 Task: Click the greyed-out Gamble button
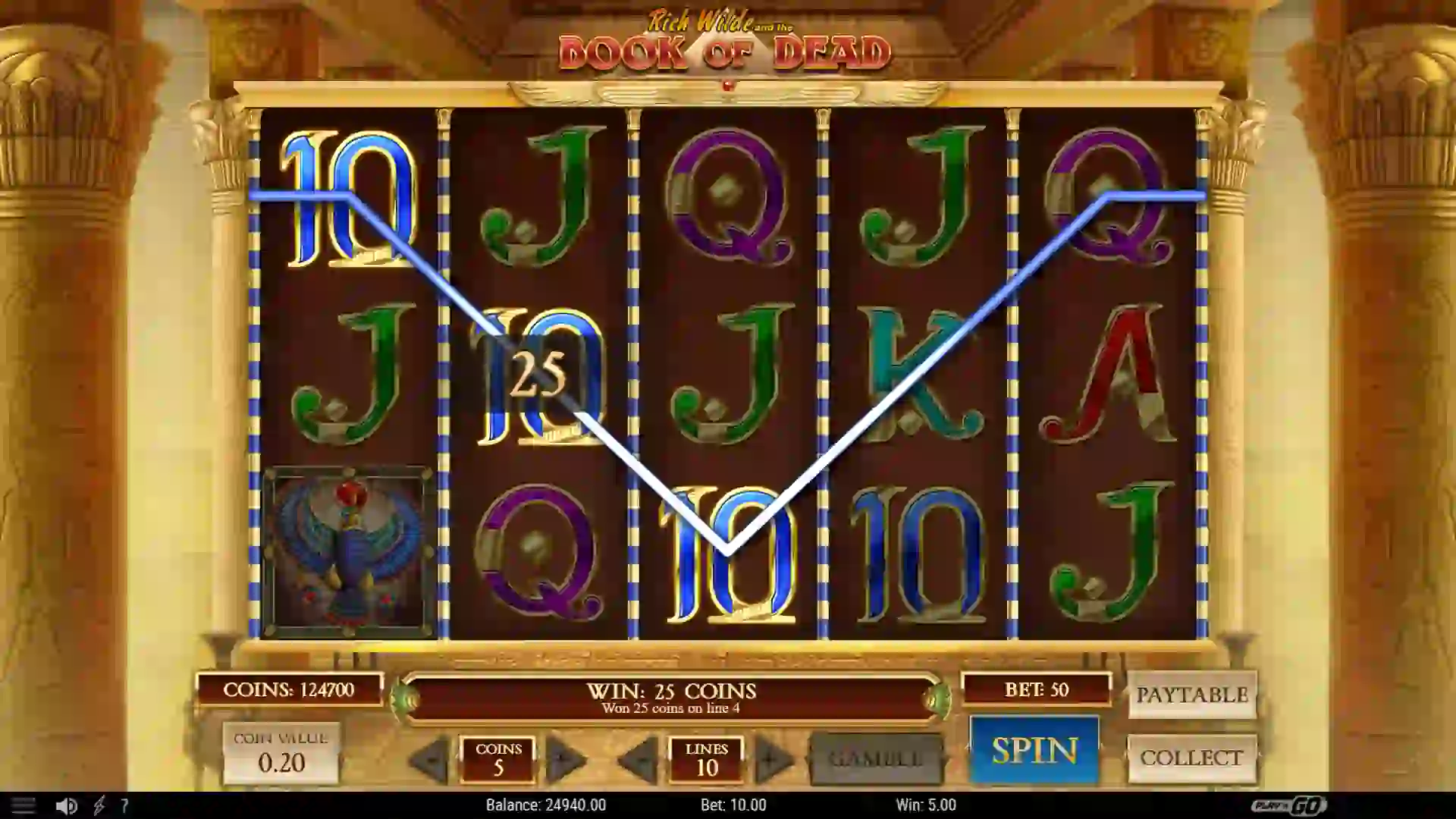(874, 758)
